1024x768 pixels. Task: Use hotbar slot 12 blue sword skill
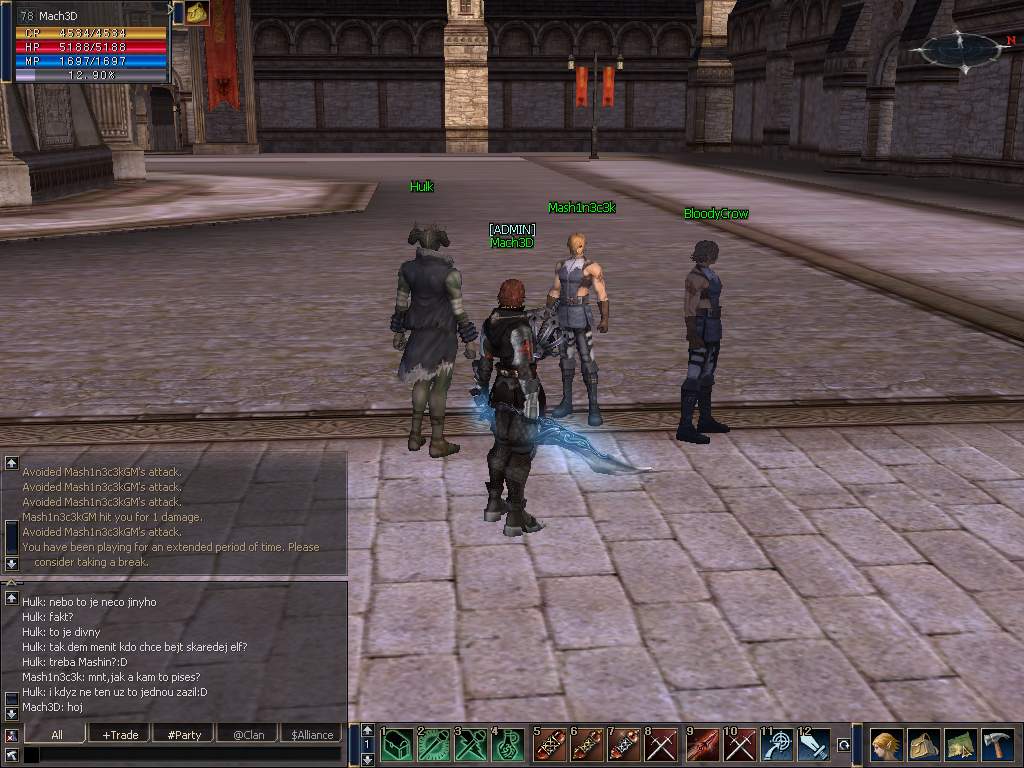pyautogui.click(x=813, y=745)
